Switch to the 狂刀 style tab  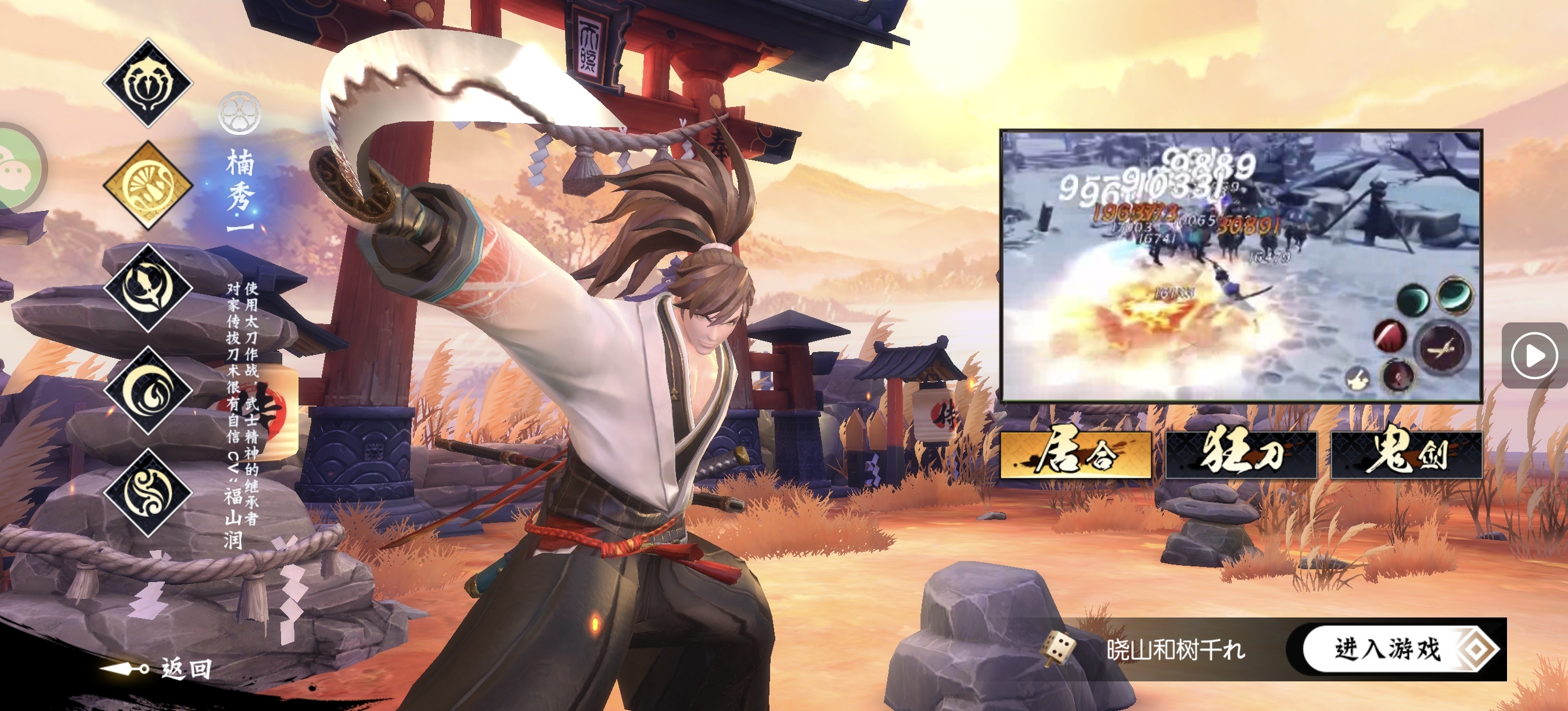coord(1241,455)
